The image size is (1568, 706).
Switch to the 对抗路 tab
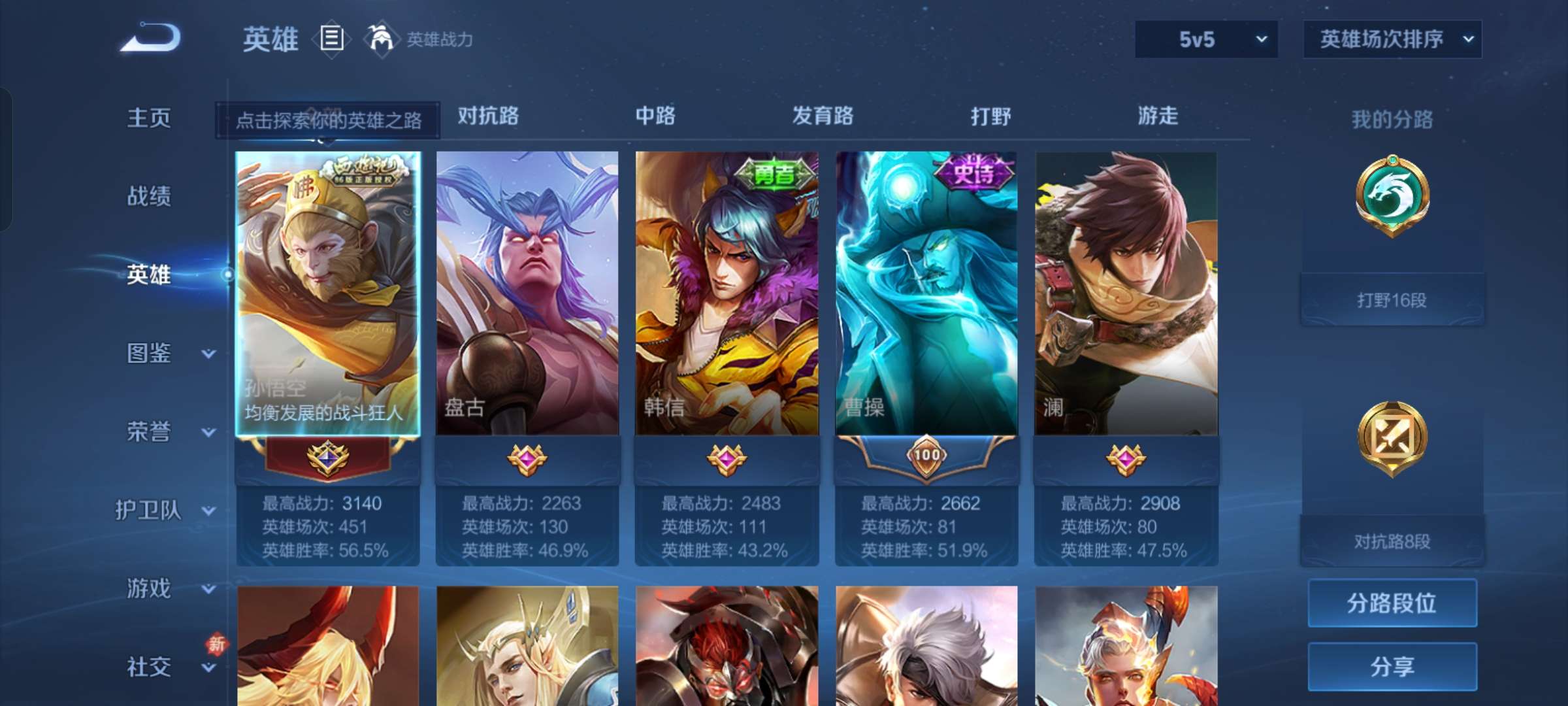coord(487,116)
